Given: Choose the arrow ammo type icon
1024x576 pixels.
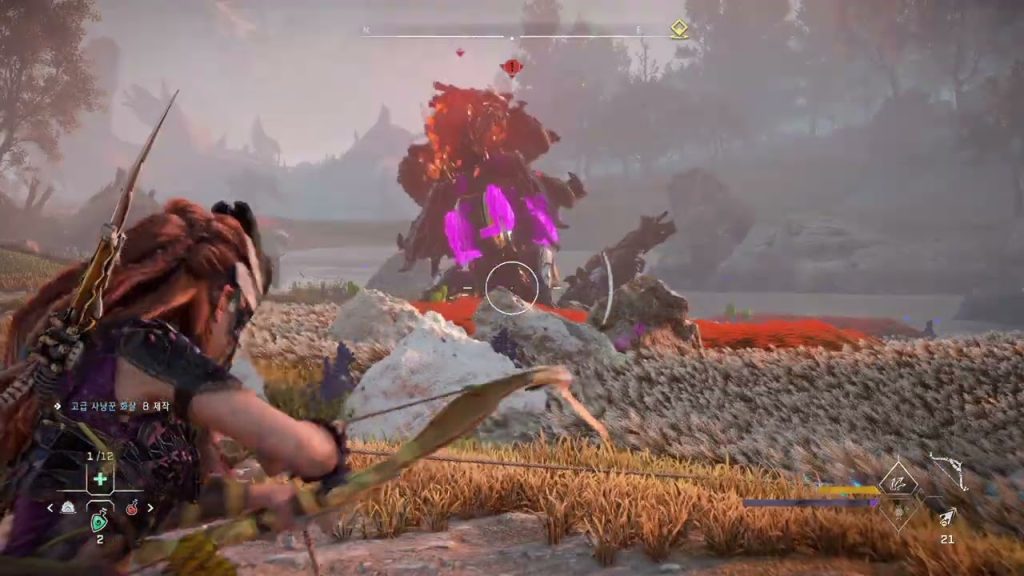Looking at the screenshot, I should coord(946,515).
